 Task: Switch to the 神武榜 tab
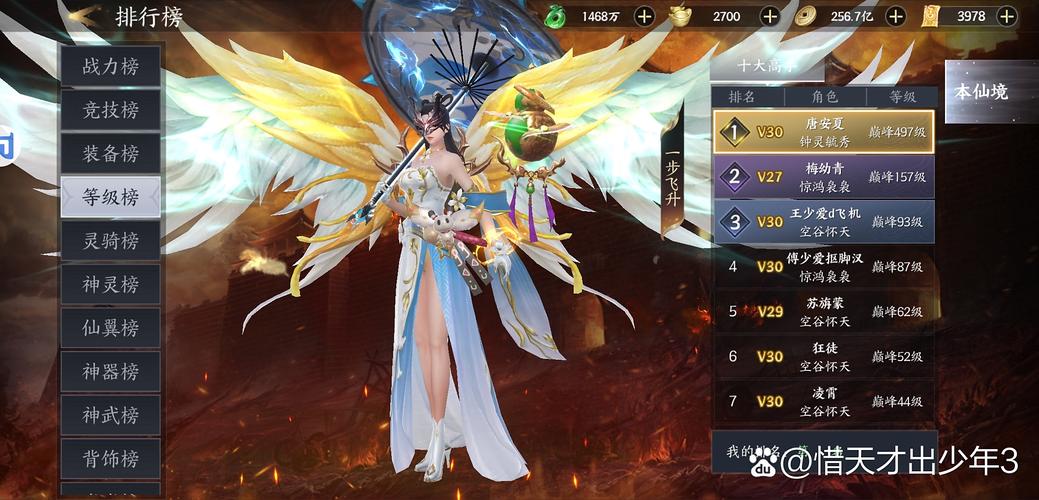click(x=110, y=415)
